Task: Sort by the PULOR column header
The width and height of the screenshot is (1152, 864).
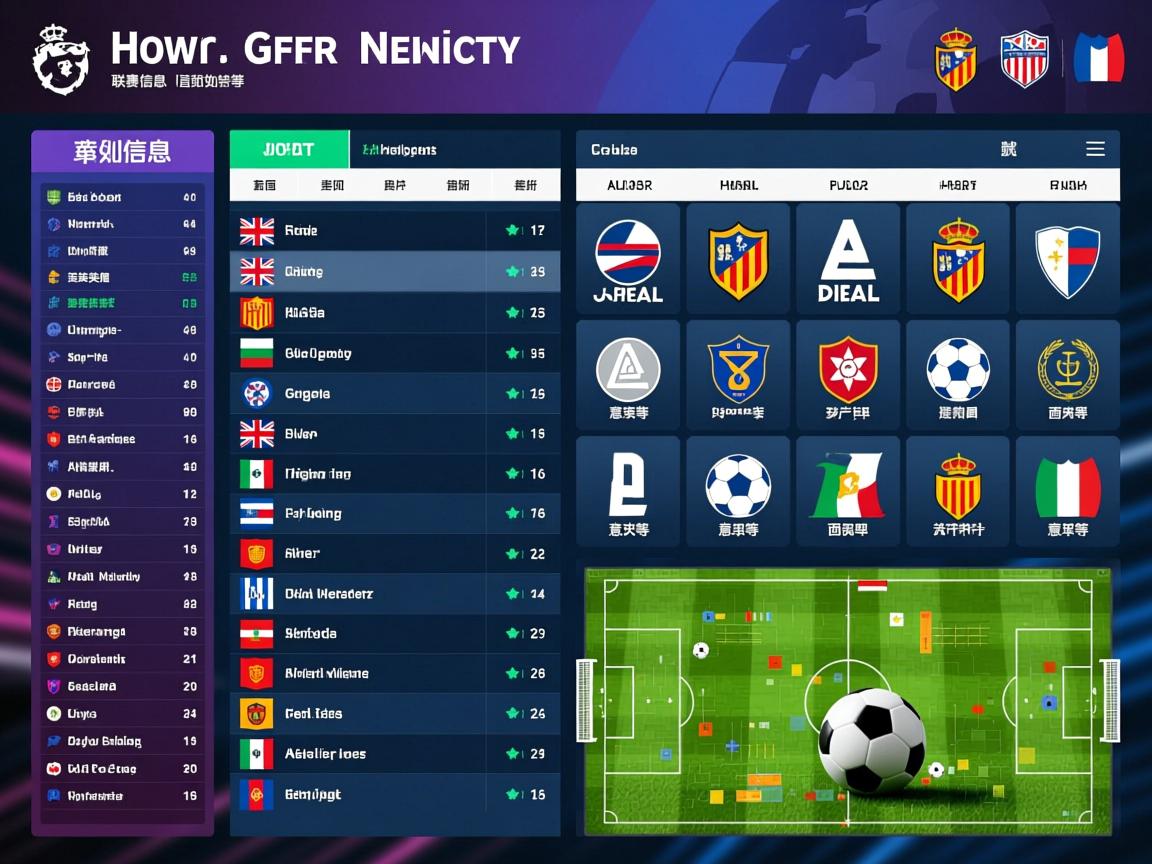Action: [848, 185]
